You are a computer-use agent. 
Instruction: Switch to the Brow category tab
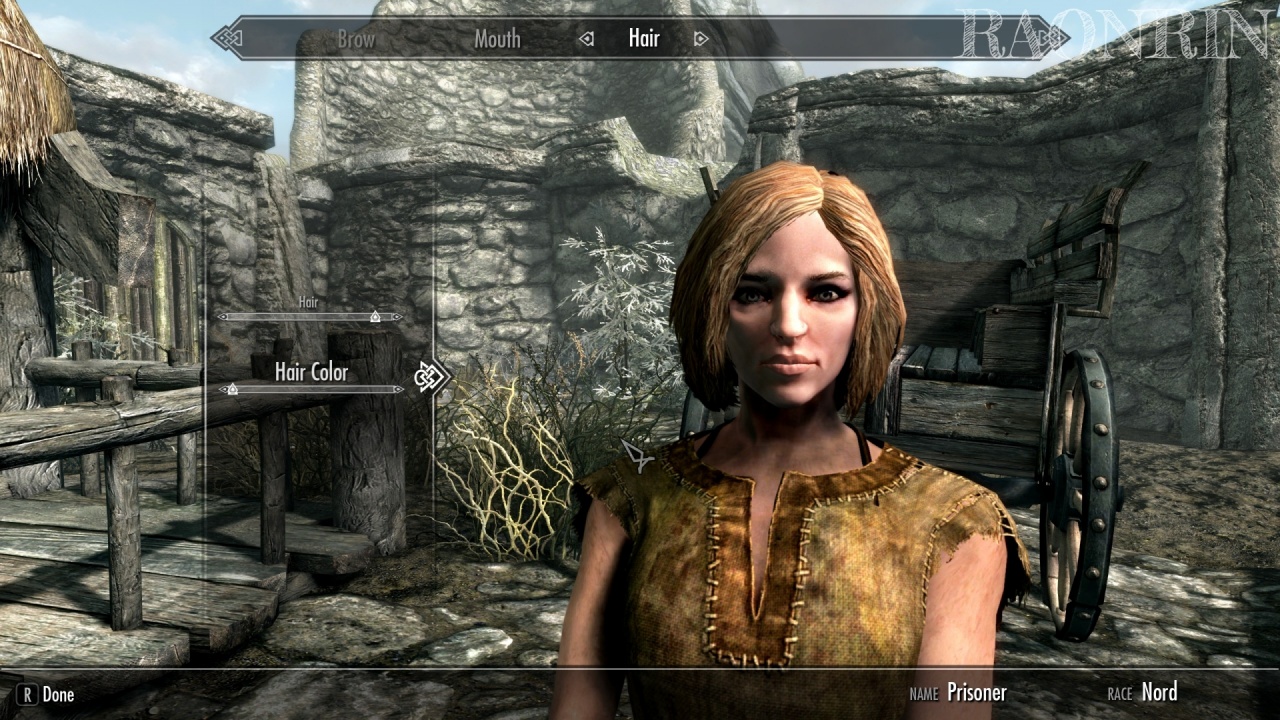(x=356, y=39)
